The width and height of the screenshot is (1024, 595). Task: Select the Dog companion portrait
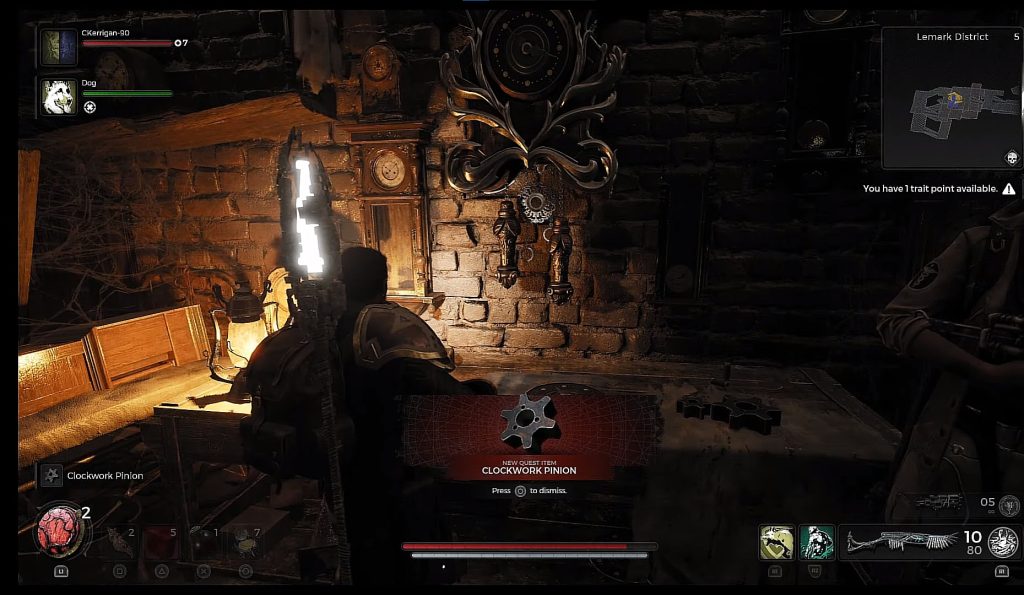(x=58, y=96)
